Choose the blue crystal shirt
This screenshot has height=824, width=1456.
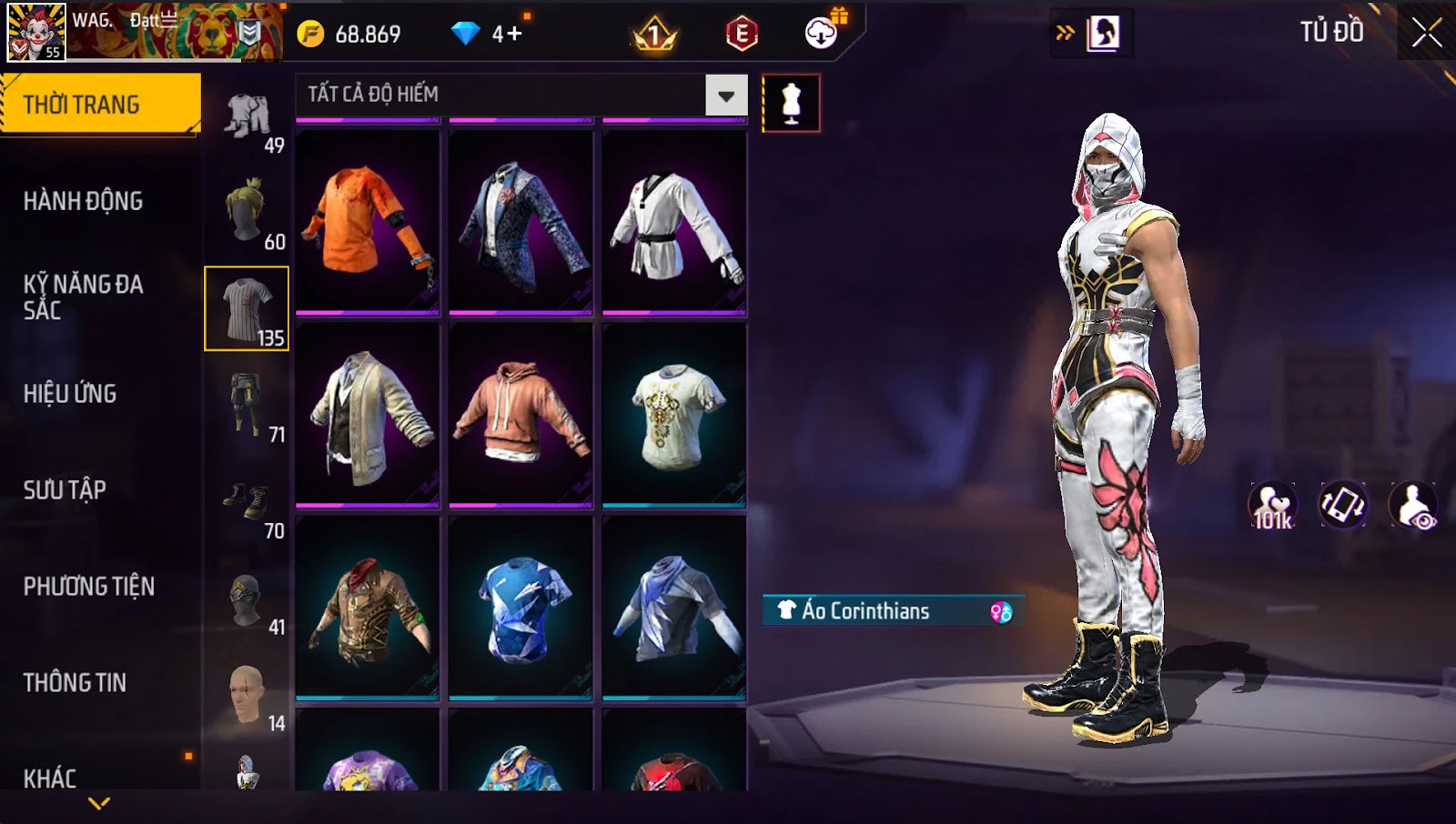tap(521, 608)
